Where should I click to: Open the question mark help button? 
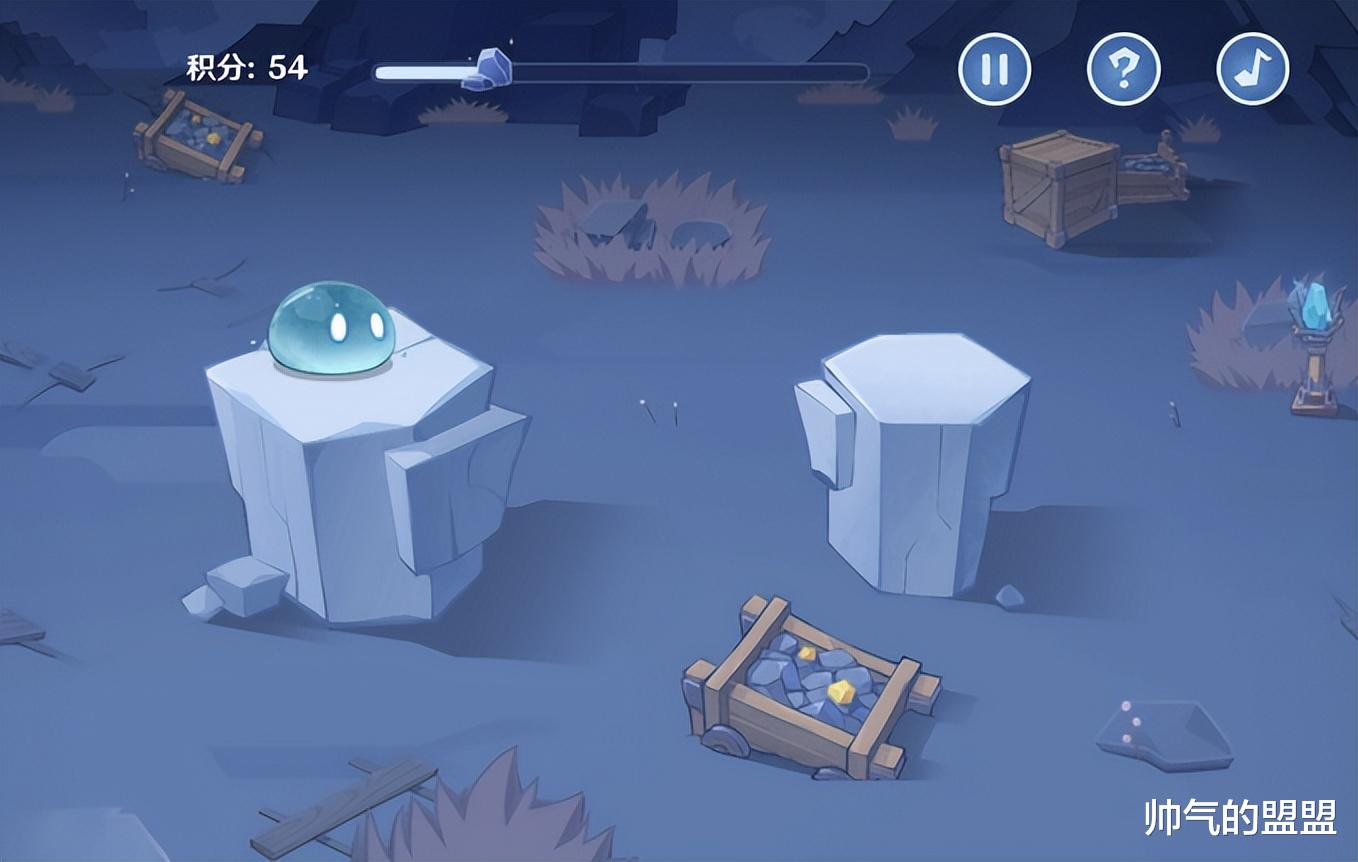tap(1123, 69)
